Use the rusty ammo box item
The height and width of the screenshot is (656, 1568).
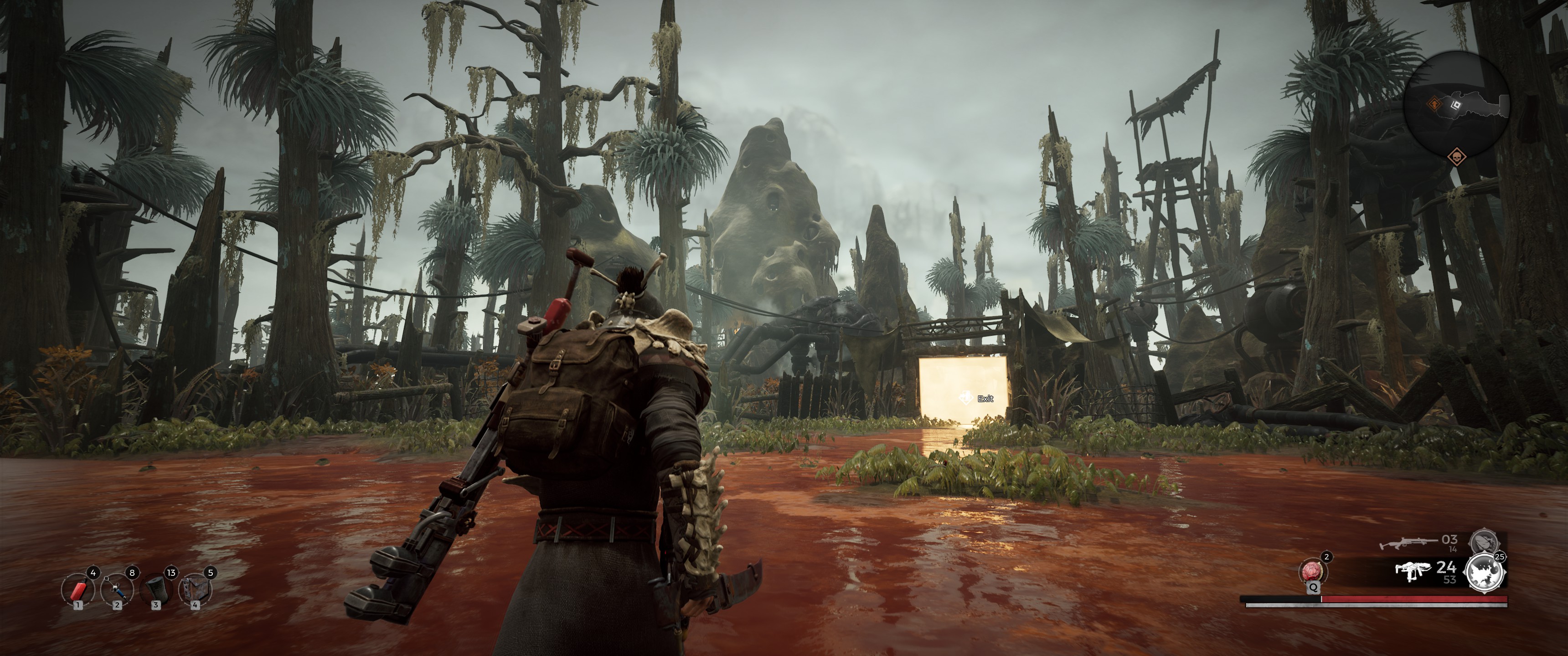pos(195,589)
